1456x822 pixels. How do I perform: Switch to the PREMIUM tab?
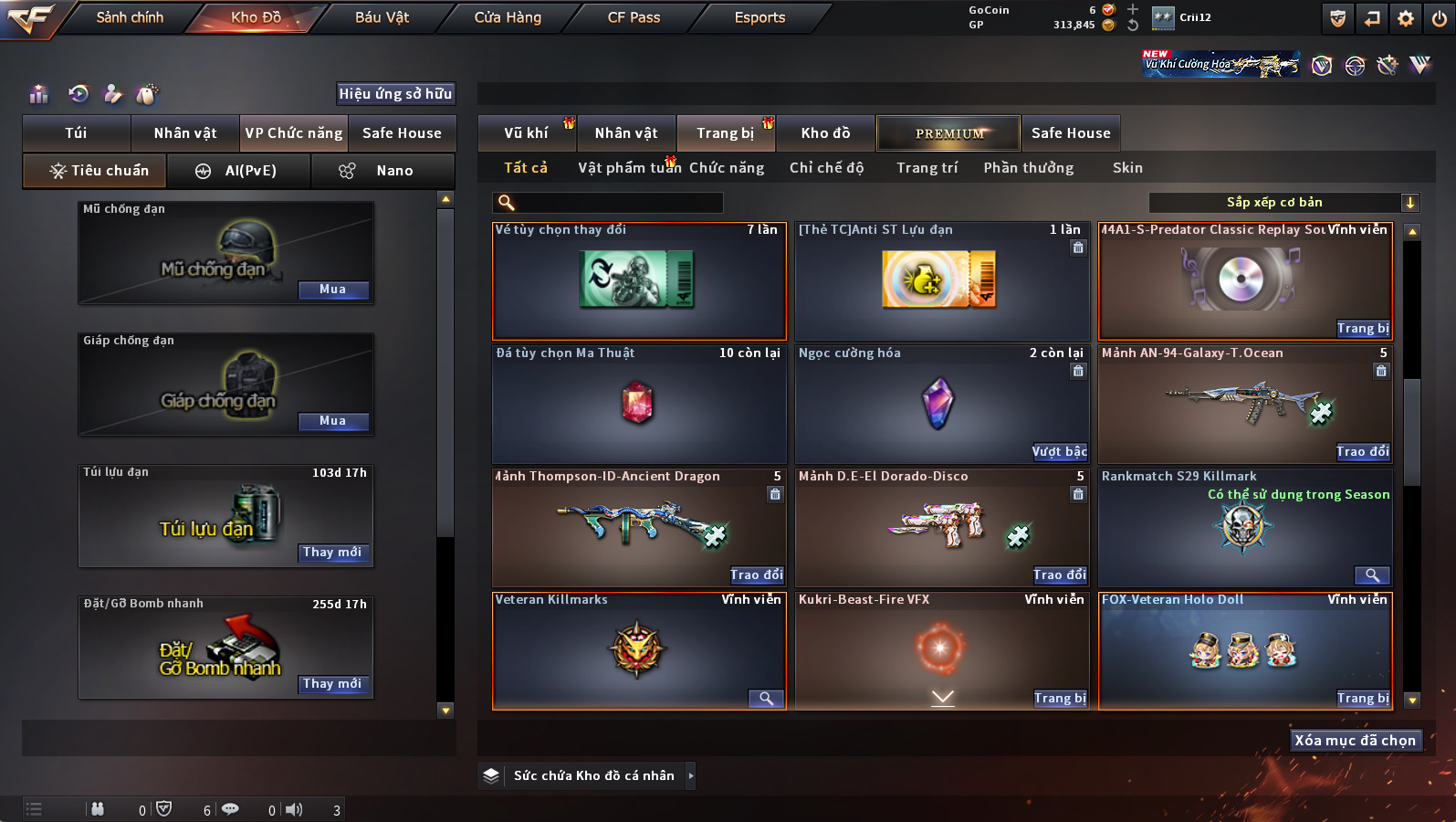[x=948, y=133]
